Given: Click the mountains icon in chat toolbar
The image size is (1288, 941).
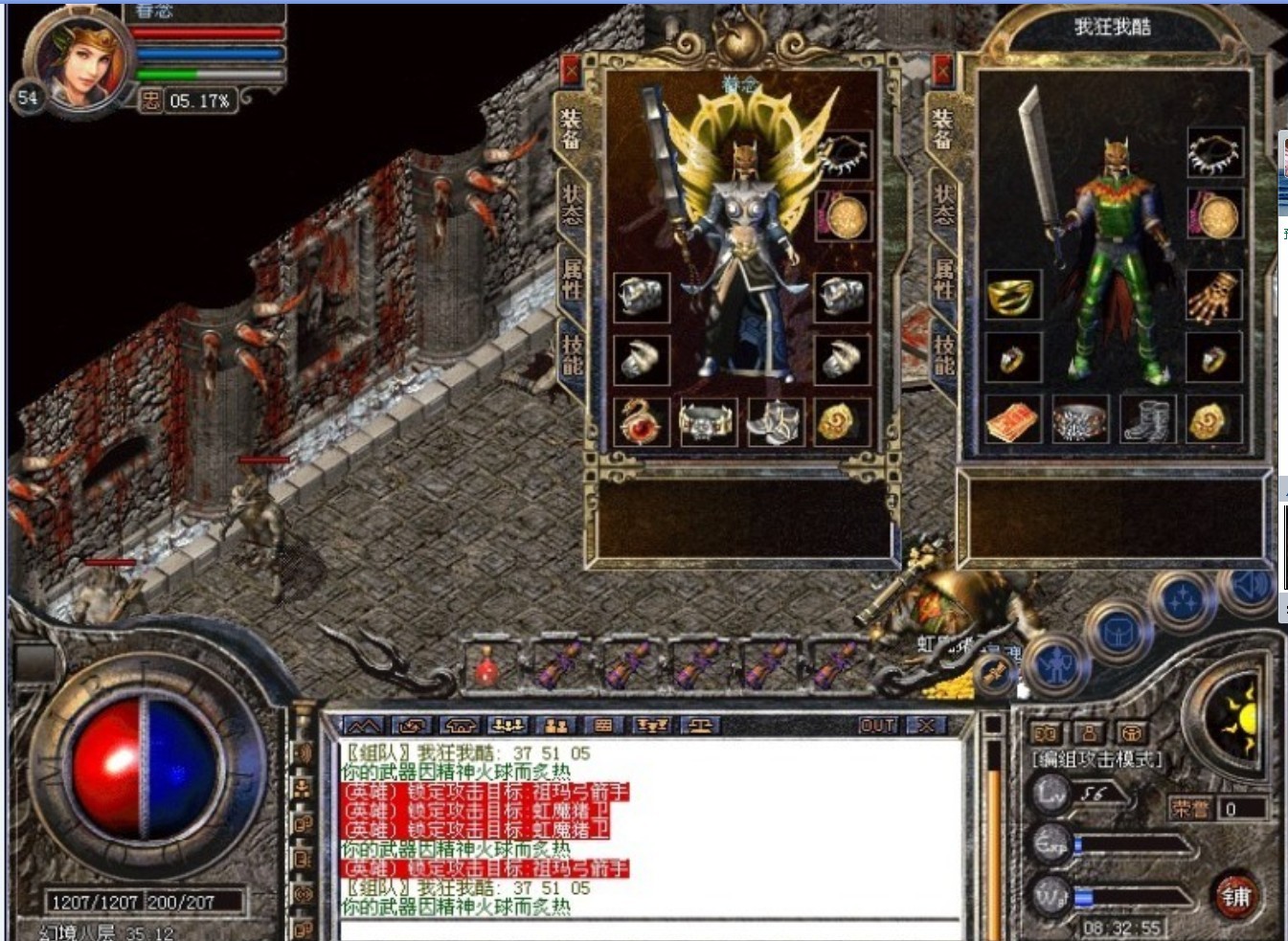Looking at the screenshot, I should (x=362, y=726).
